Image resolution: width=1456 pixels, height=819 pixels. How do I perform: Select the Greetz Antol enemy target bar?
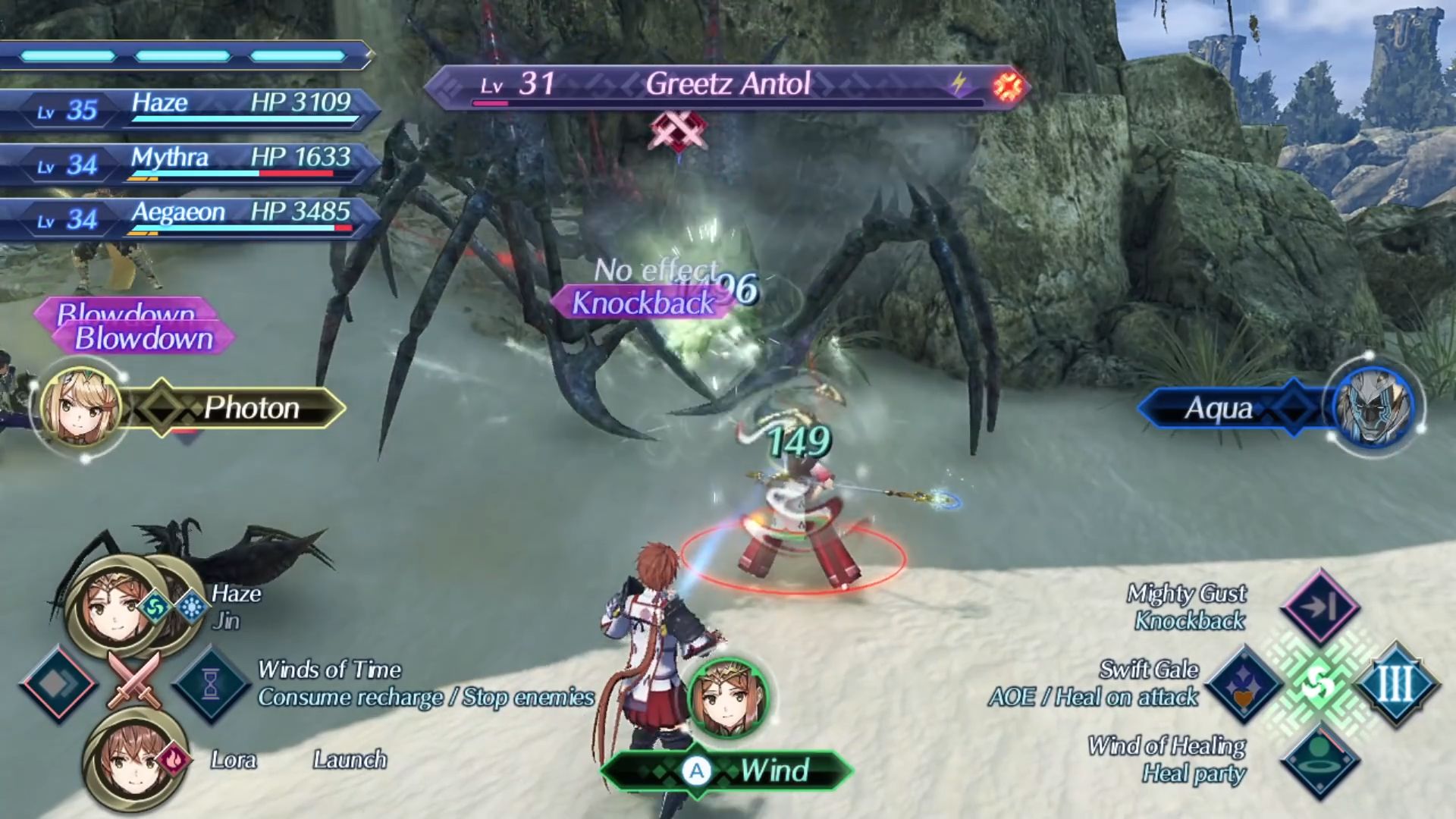726,85
